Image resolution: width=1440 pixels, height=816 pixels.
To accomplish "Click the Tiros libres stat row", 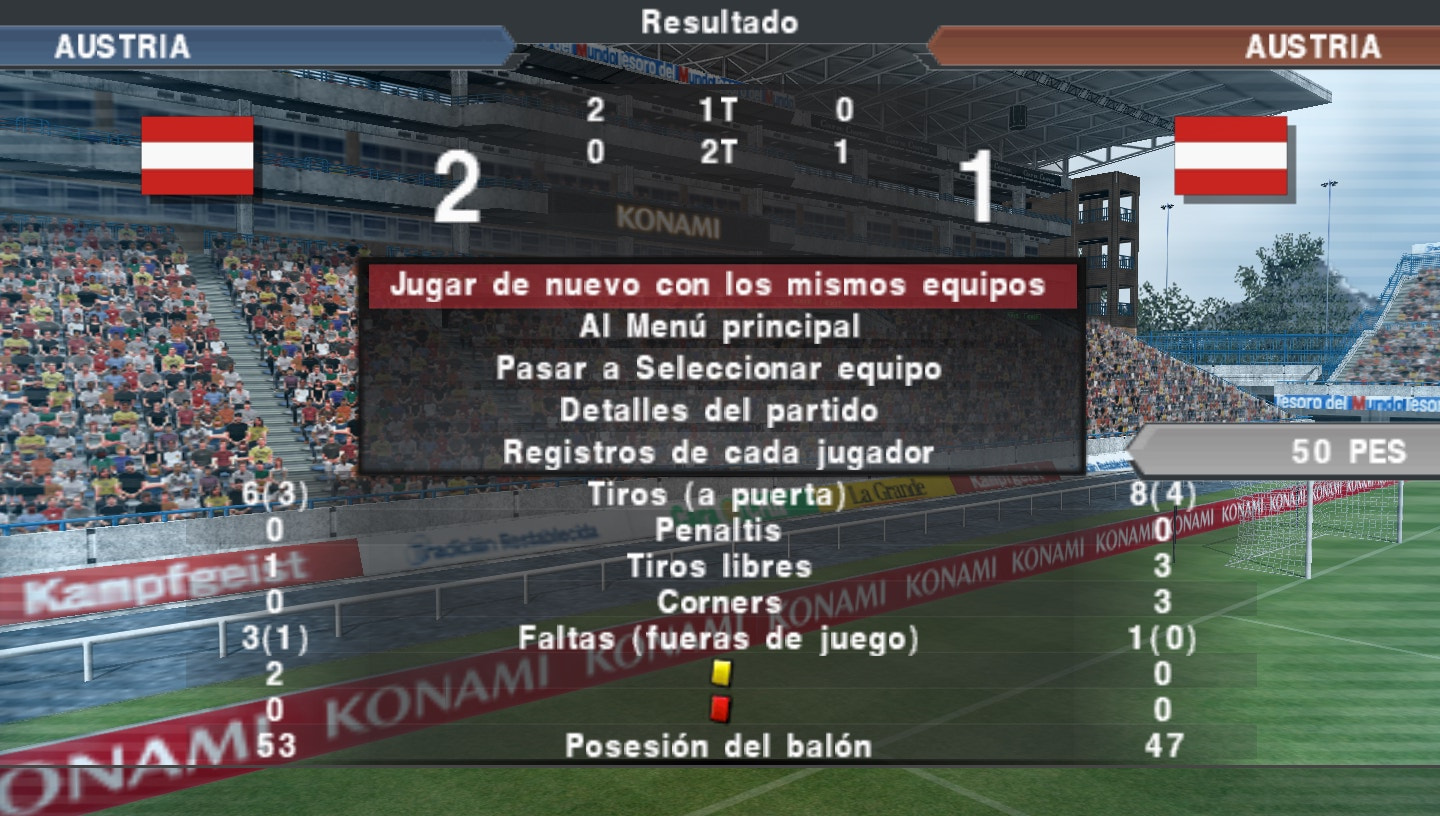I will point(719,566).
